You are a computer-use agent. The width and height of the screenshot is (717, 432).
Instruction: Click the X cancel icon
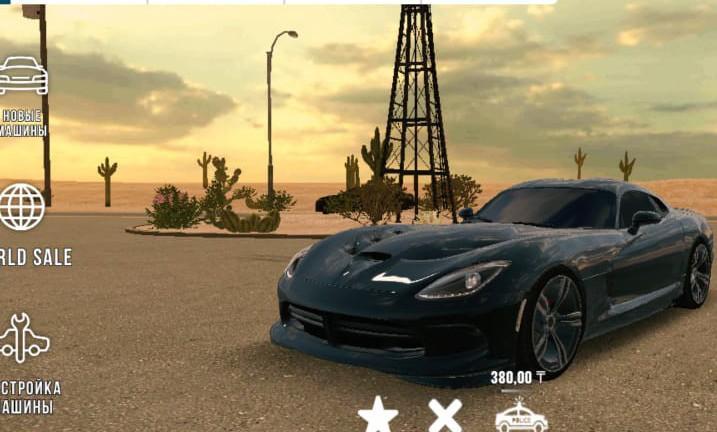pos(445,414)
